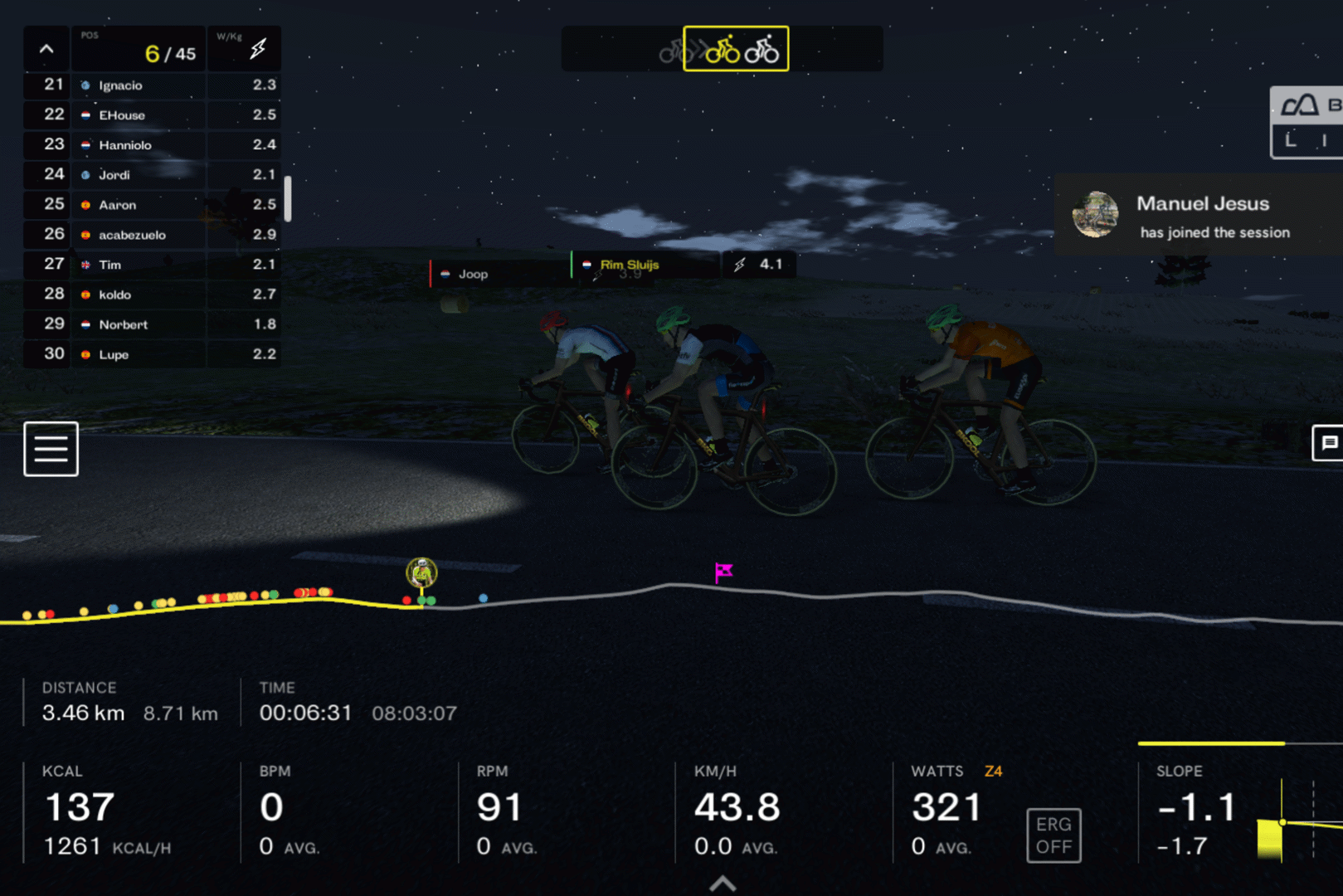The image size is (1343, 896).
Task: Open the chat message icon
Action: tap(1328, 443)
